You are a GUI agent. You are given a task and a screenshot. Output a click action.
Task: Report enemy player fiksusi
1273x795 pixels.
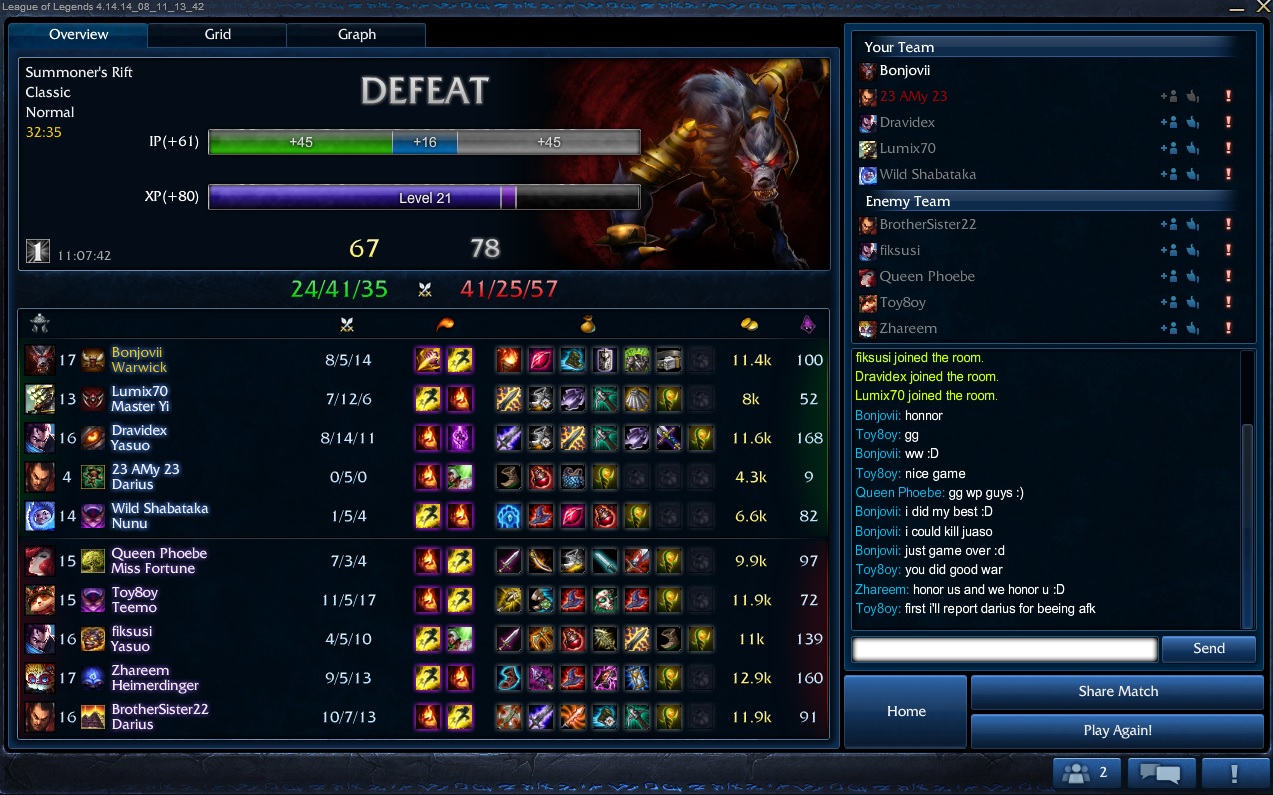point(1227,251)
